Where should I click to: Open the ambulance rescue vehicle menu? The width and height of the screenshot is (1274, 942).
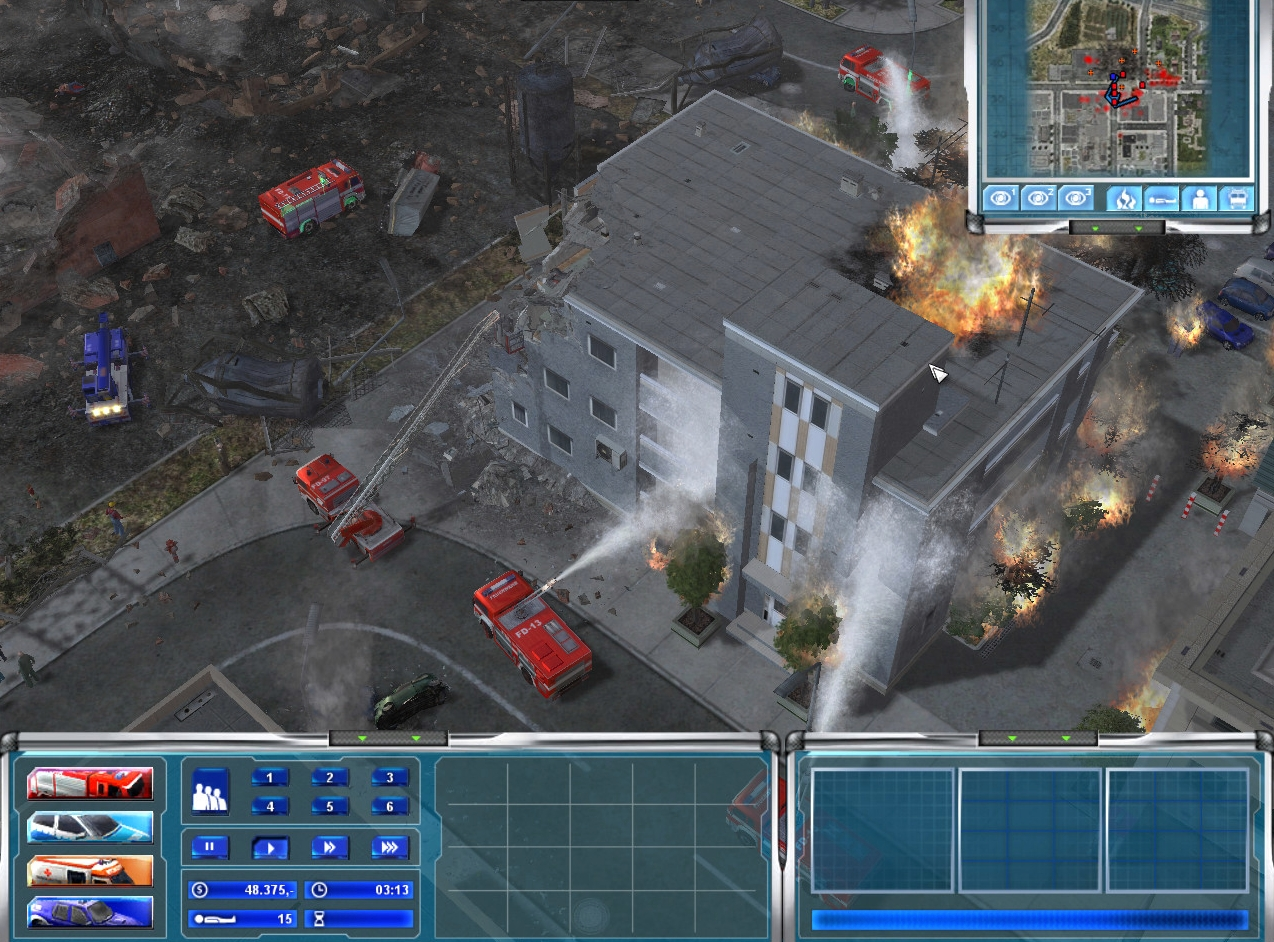coord(90,871)
